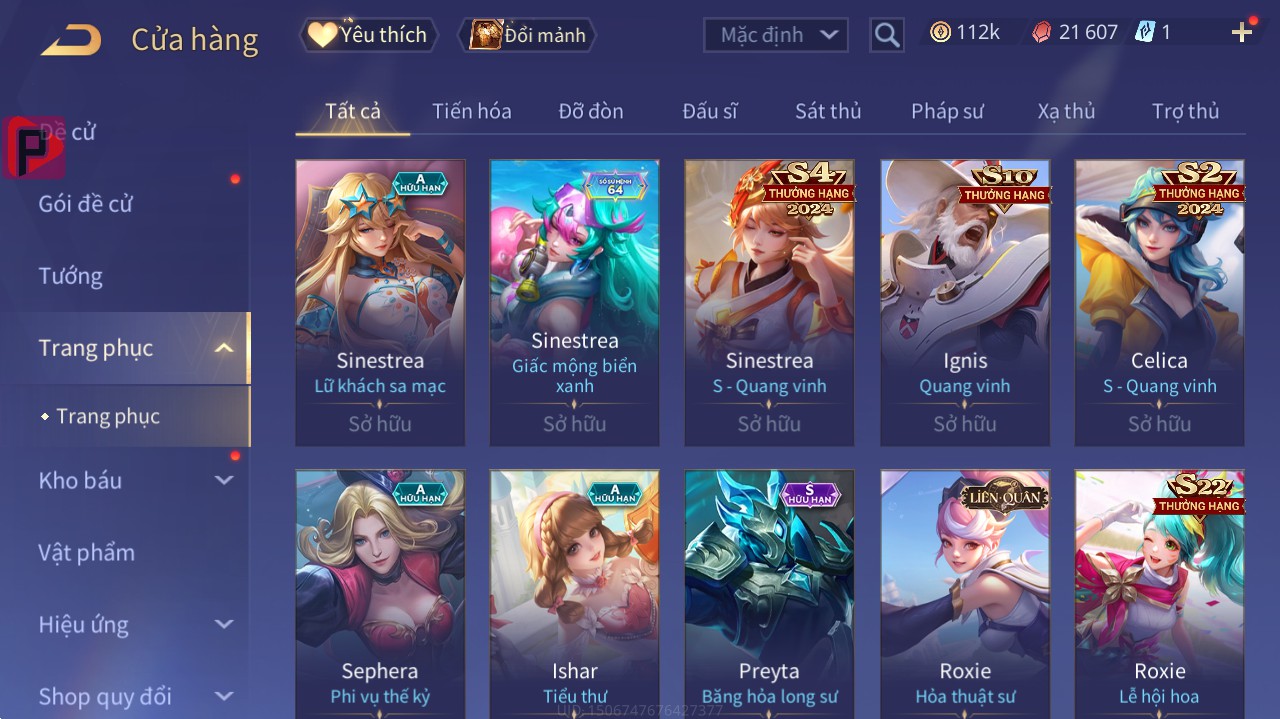The image size is (1280, 719).
Task: Go back using the return arrow
Action: tap(71, 40)
